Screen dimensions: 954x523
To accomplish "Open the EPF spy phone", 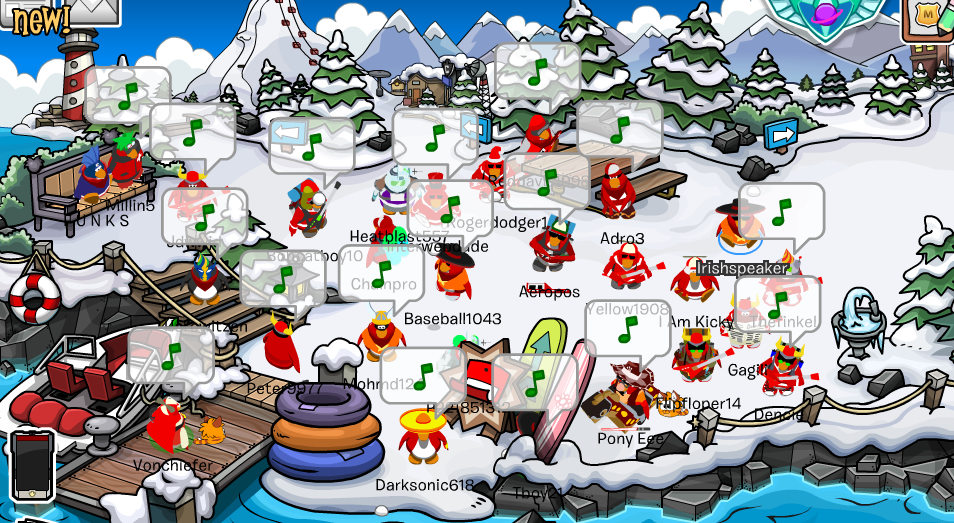I will pos(31,464).
